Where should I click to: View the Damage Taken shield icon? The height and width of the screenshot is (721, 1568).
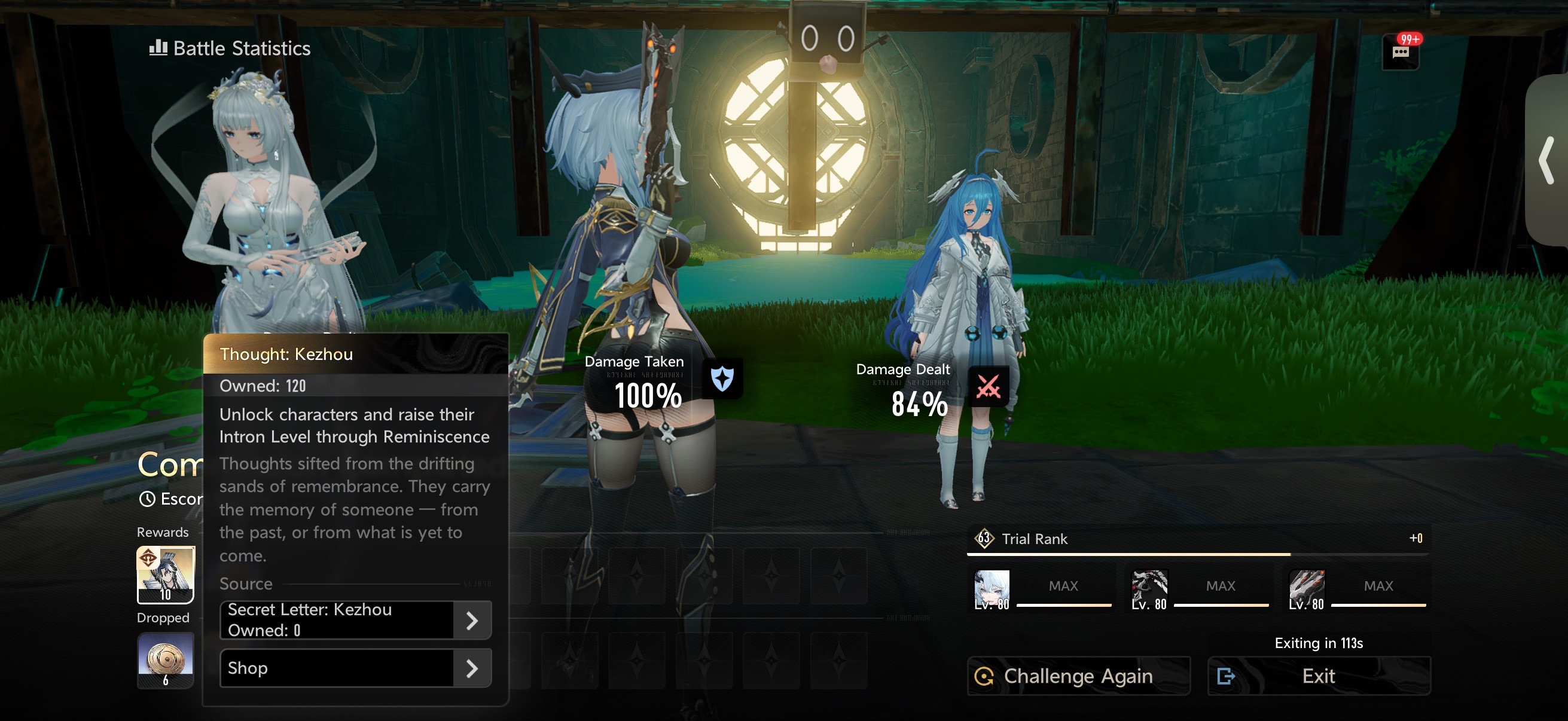coord(722,379)
